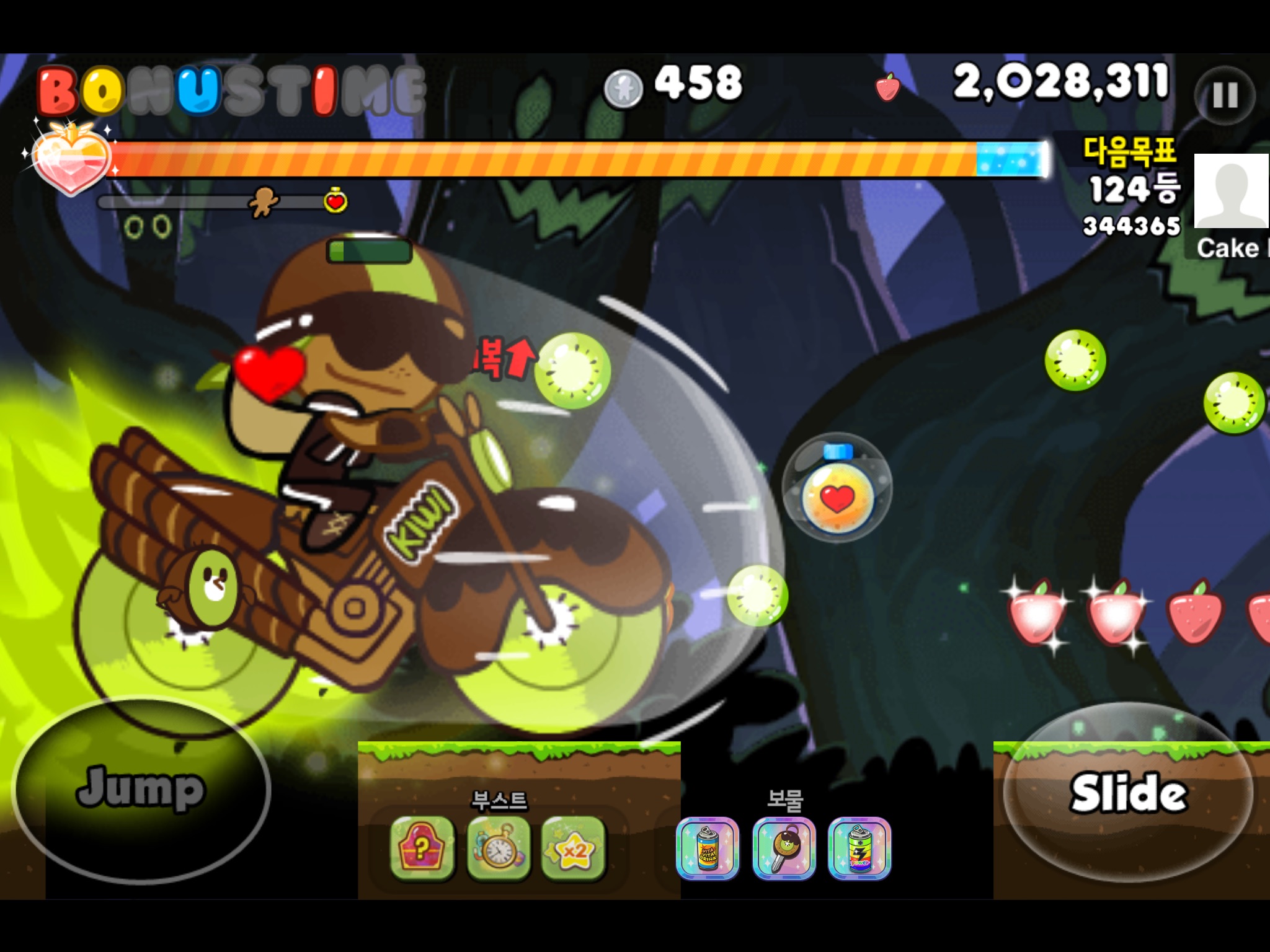Select the kiwi key treasure
Image resolution: width=1270 pixels, height=952 pixels.
point(784,848)
